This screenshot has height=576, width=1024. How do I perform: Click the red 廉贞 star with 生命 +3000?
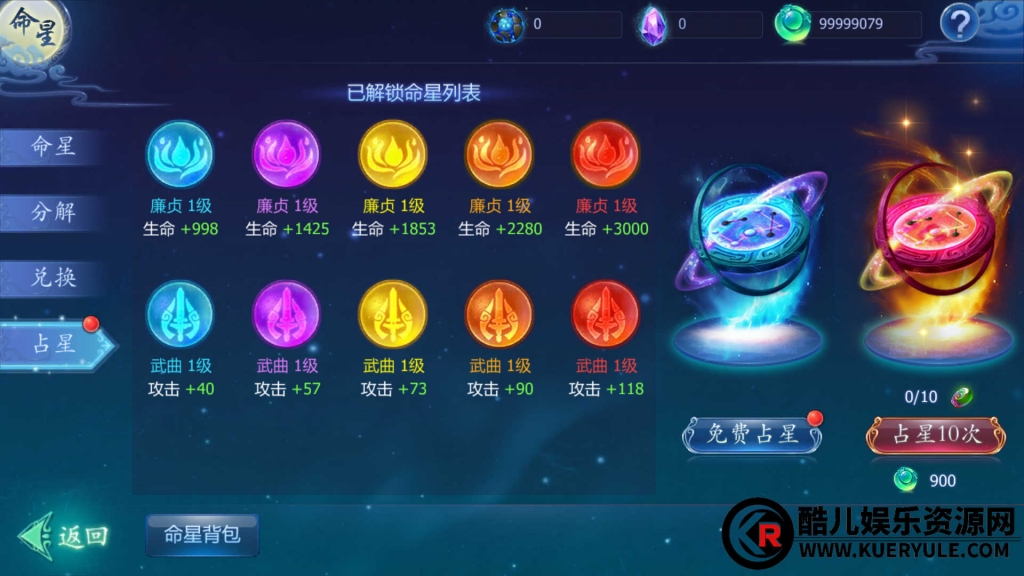point(605,155)
